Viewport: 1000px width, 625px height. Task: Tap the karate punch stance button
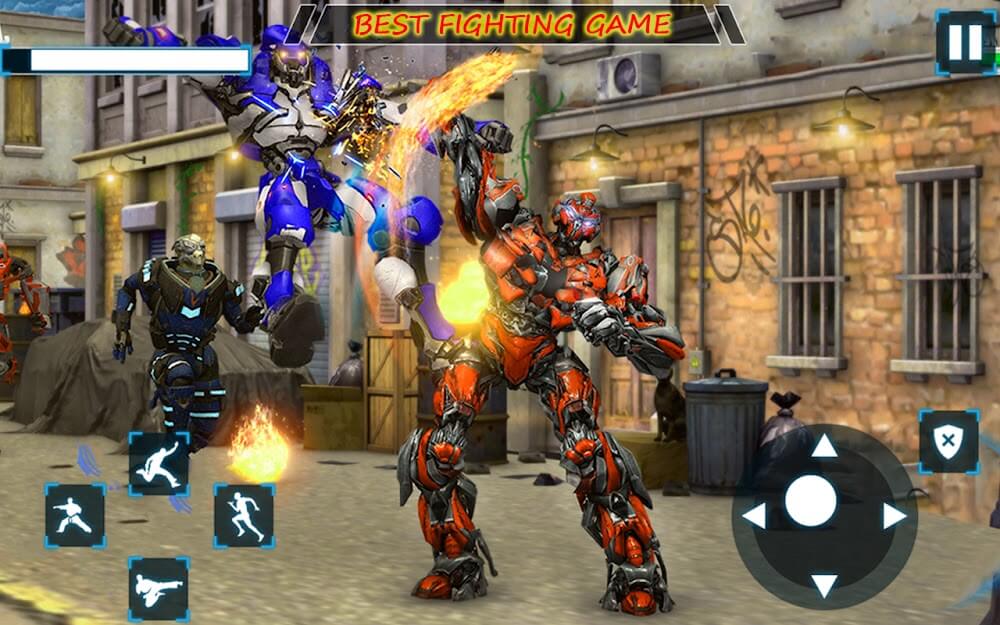point(74,515)
